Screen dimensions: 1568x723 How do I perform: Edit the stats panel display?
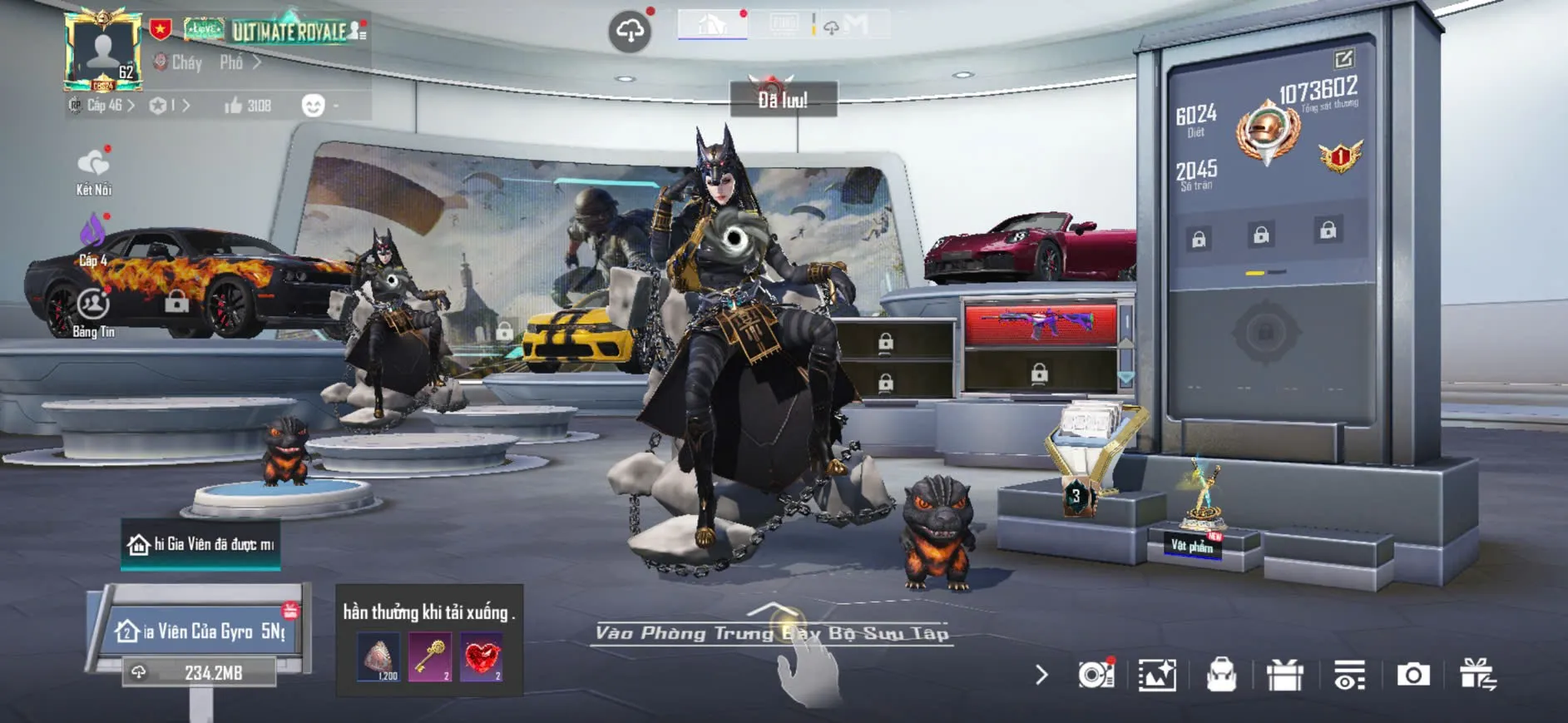tap(1343, 59)
